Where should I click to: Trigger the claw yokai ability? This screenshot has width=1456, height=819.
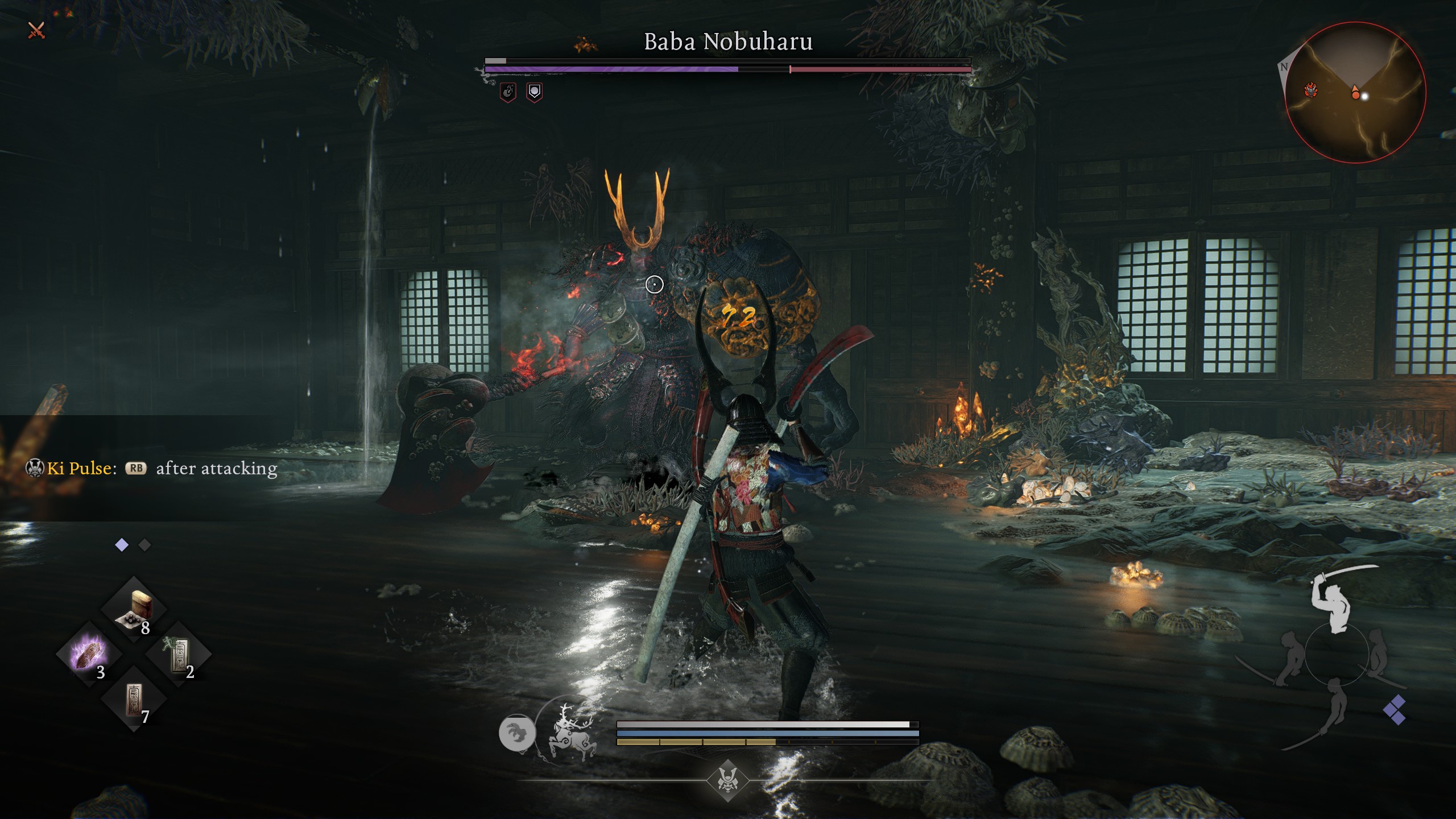pos(517,733)
